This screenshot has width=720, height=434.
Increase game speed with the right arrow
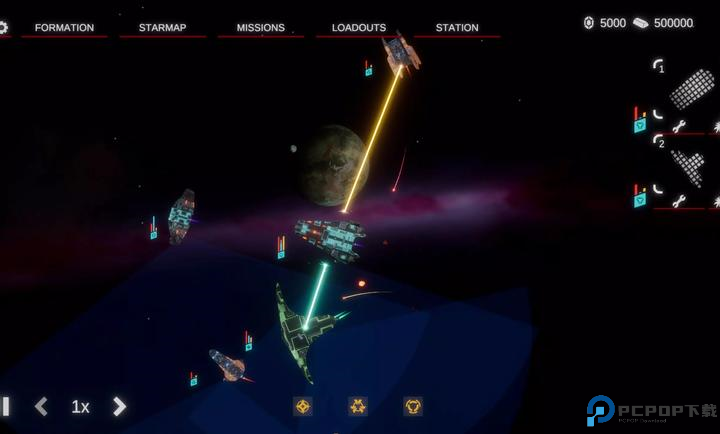click(x=119, y=406)
